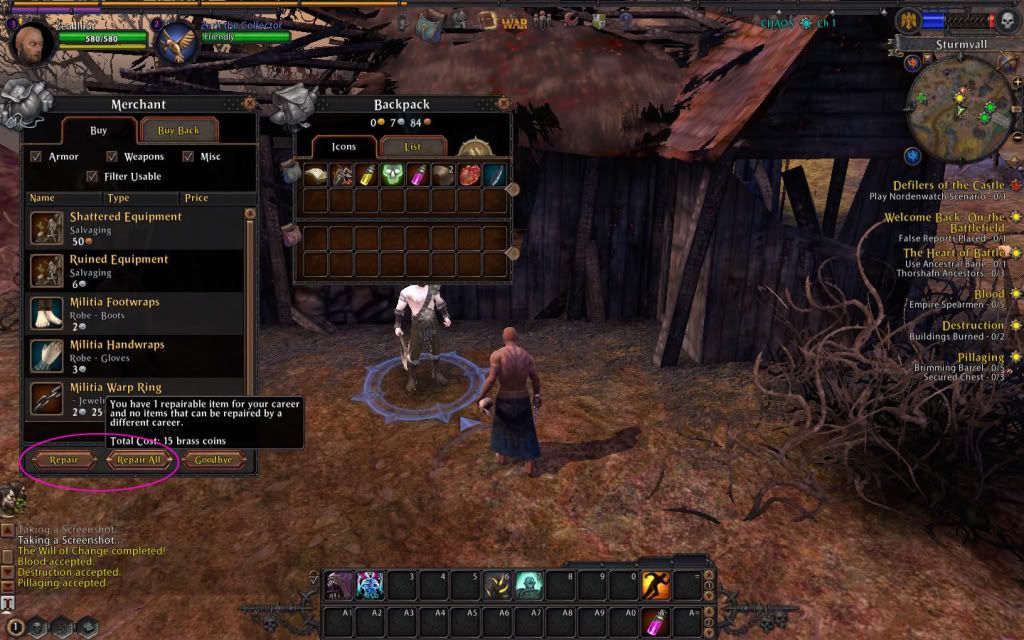Select the yellow potion vial in backpack
The image size is (1024, 640).
[x=367, y=175]
